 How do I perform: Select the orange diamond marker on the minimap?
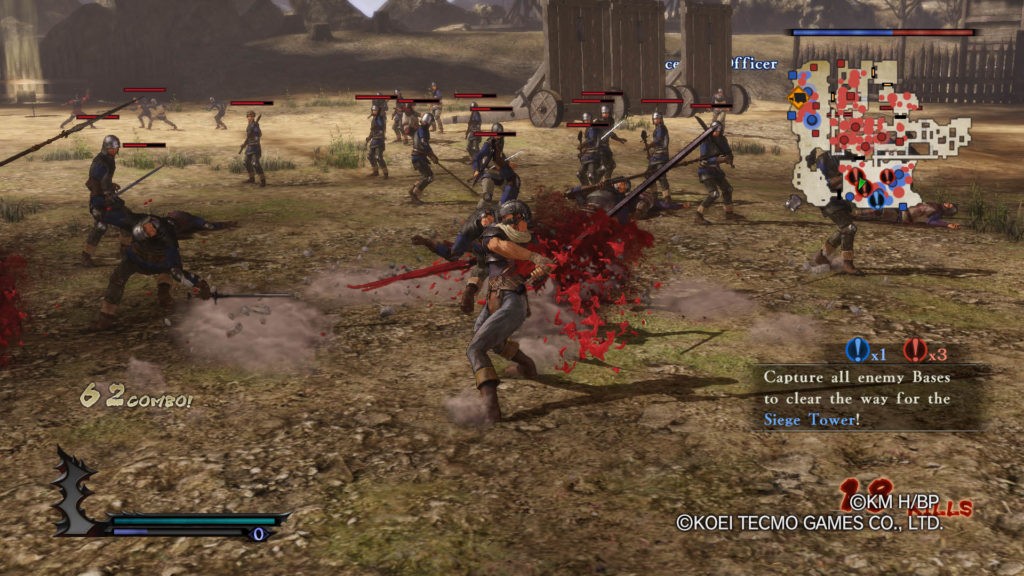(x=798, y=98)
